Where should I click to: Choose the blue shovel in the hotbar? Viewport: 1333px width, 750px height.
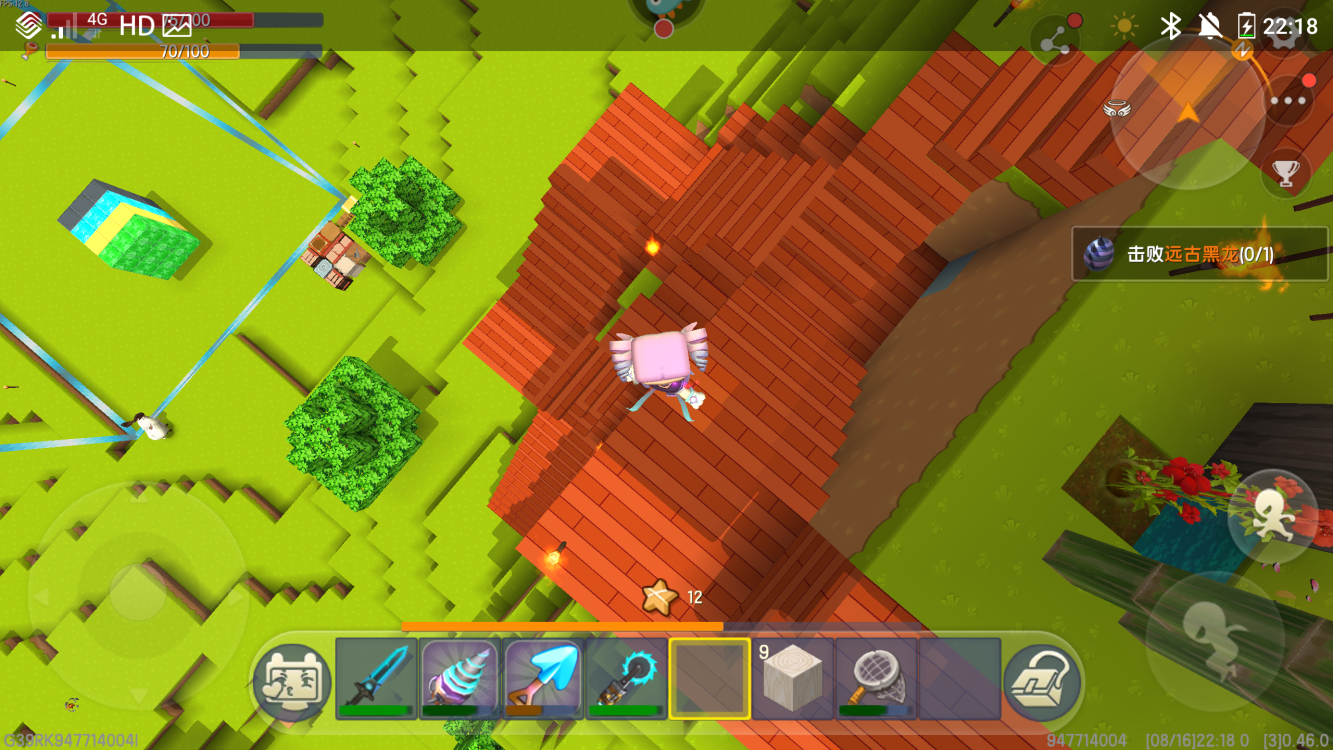pyautogui.click(x=543, y=678)
